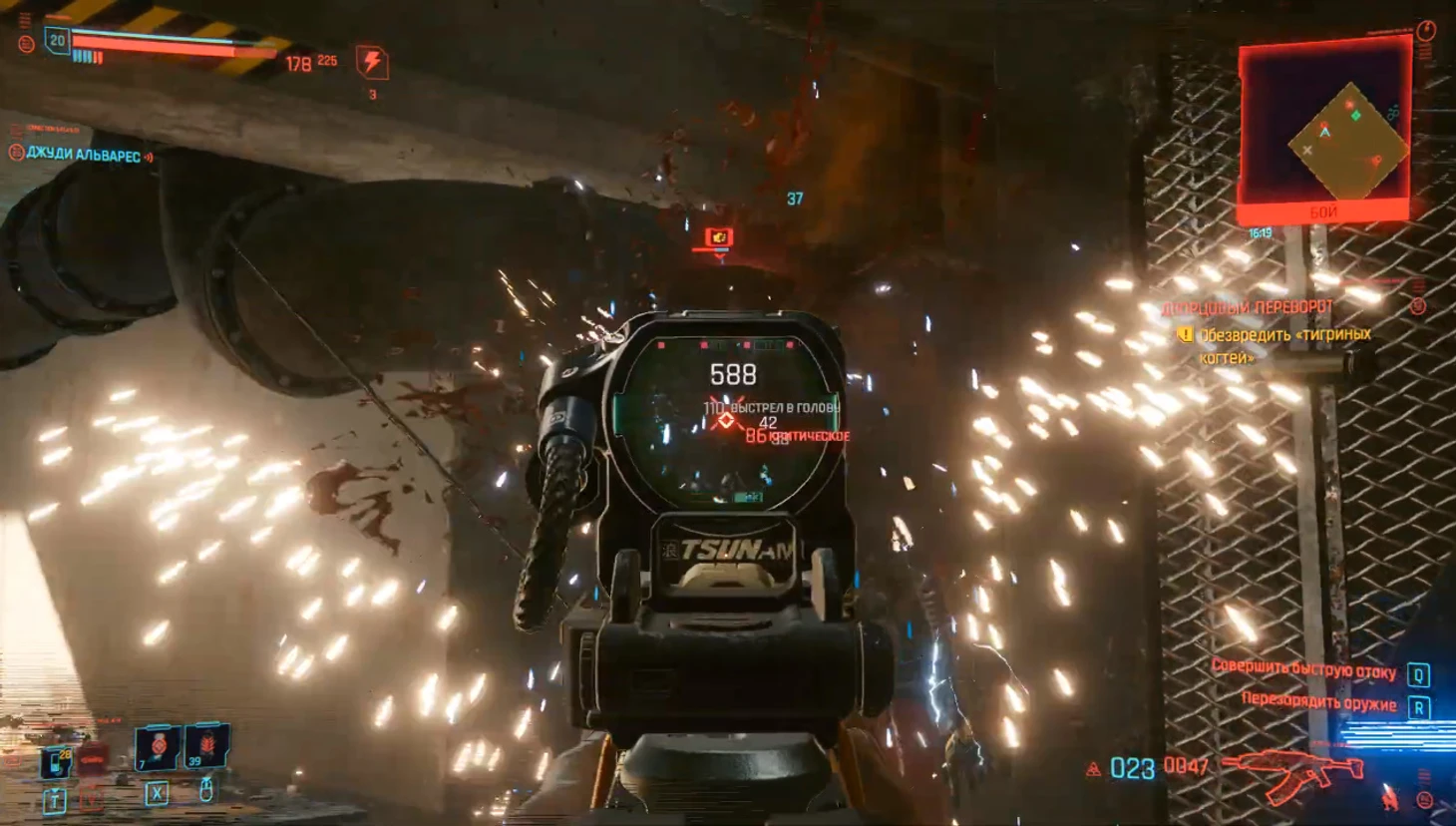1456x826 pixels.
Task: Click the level 20 badge
Action: click(x=57, y=41)
